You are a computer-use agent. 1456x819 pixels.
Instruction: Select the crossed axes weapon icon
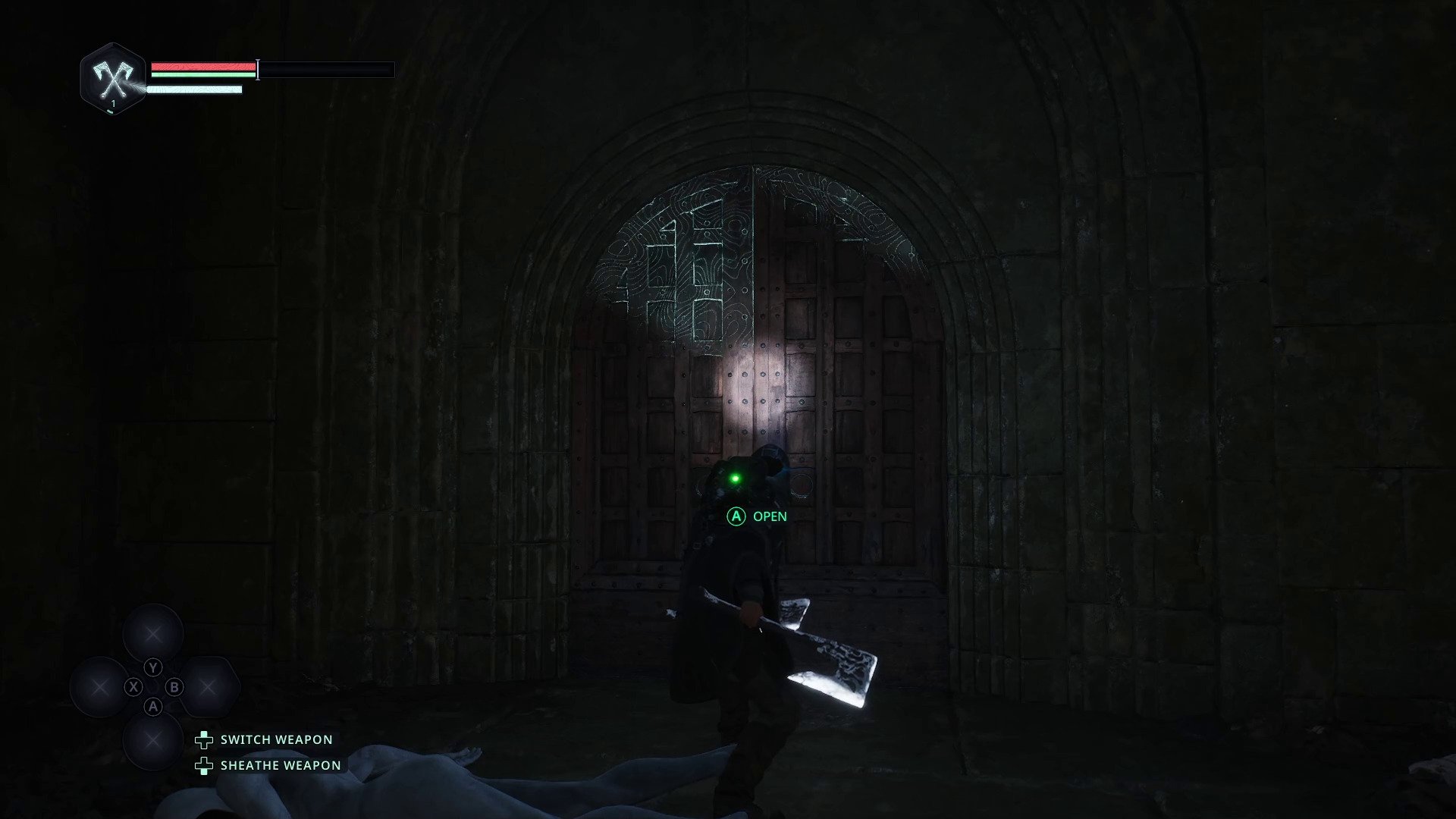(113, 78)
